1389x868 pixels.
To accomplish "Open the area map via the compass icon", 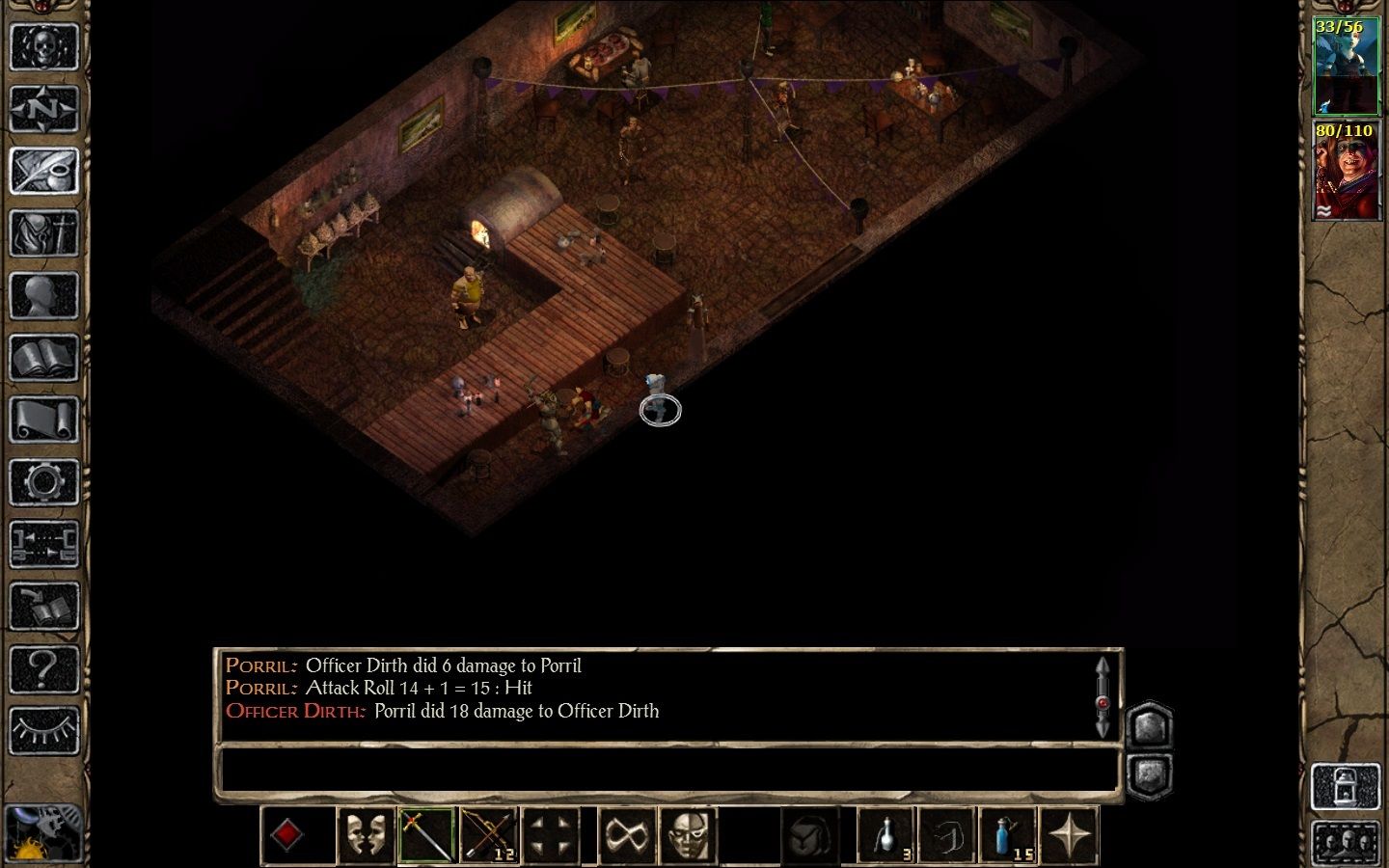I will tap(45, 107).
